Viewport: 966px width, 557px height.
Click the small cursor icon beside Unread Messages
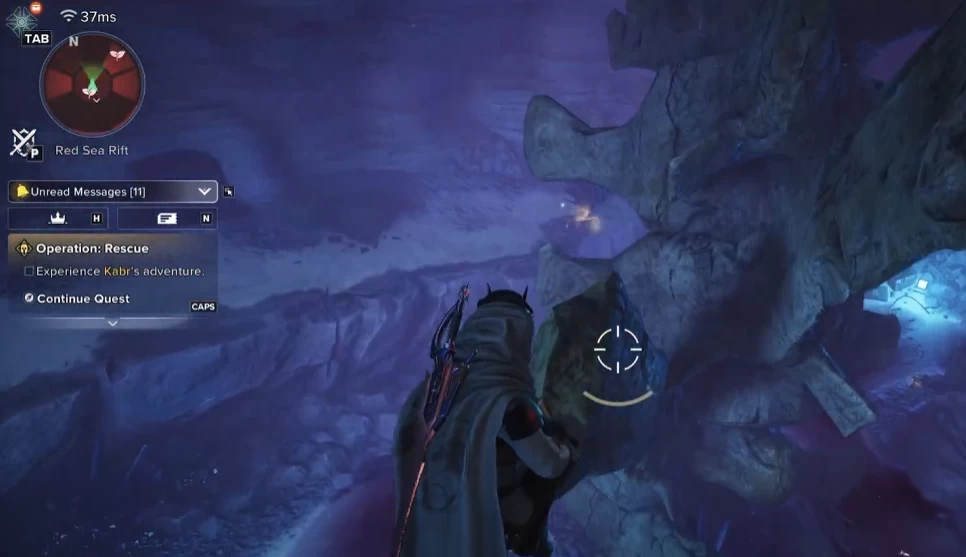coord(229,191)
